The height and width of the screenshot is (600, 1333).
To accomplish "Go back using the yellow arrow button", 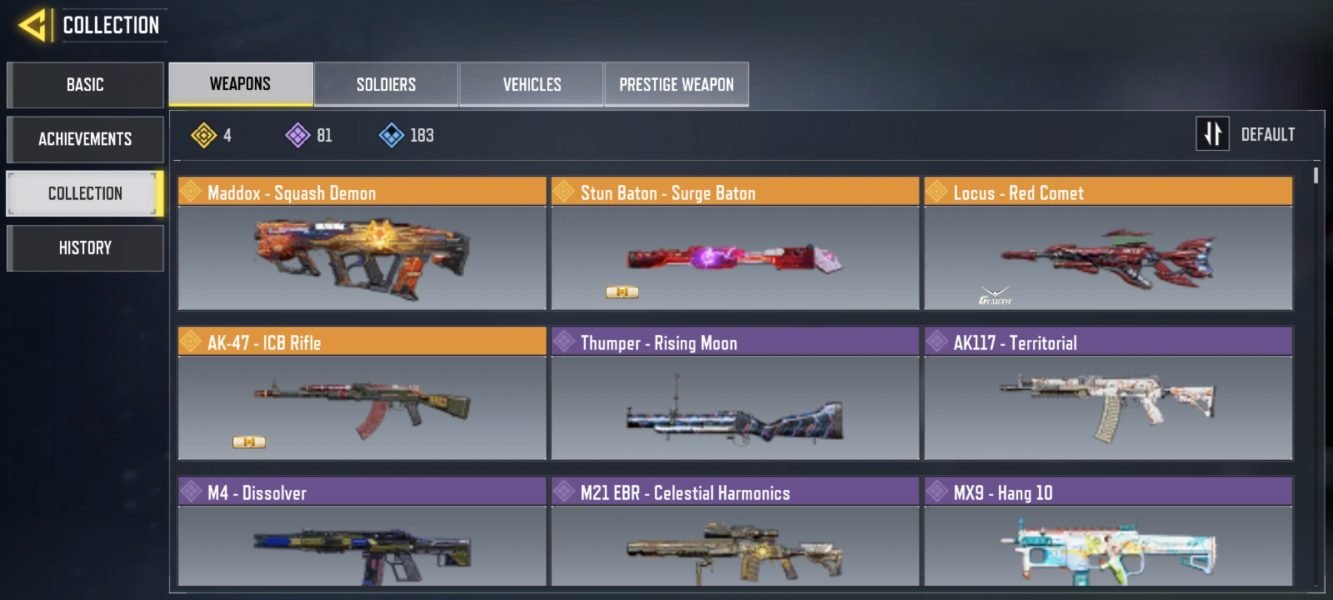I will click(34, 24).
